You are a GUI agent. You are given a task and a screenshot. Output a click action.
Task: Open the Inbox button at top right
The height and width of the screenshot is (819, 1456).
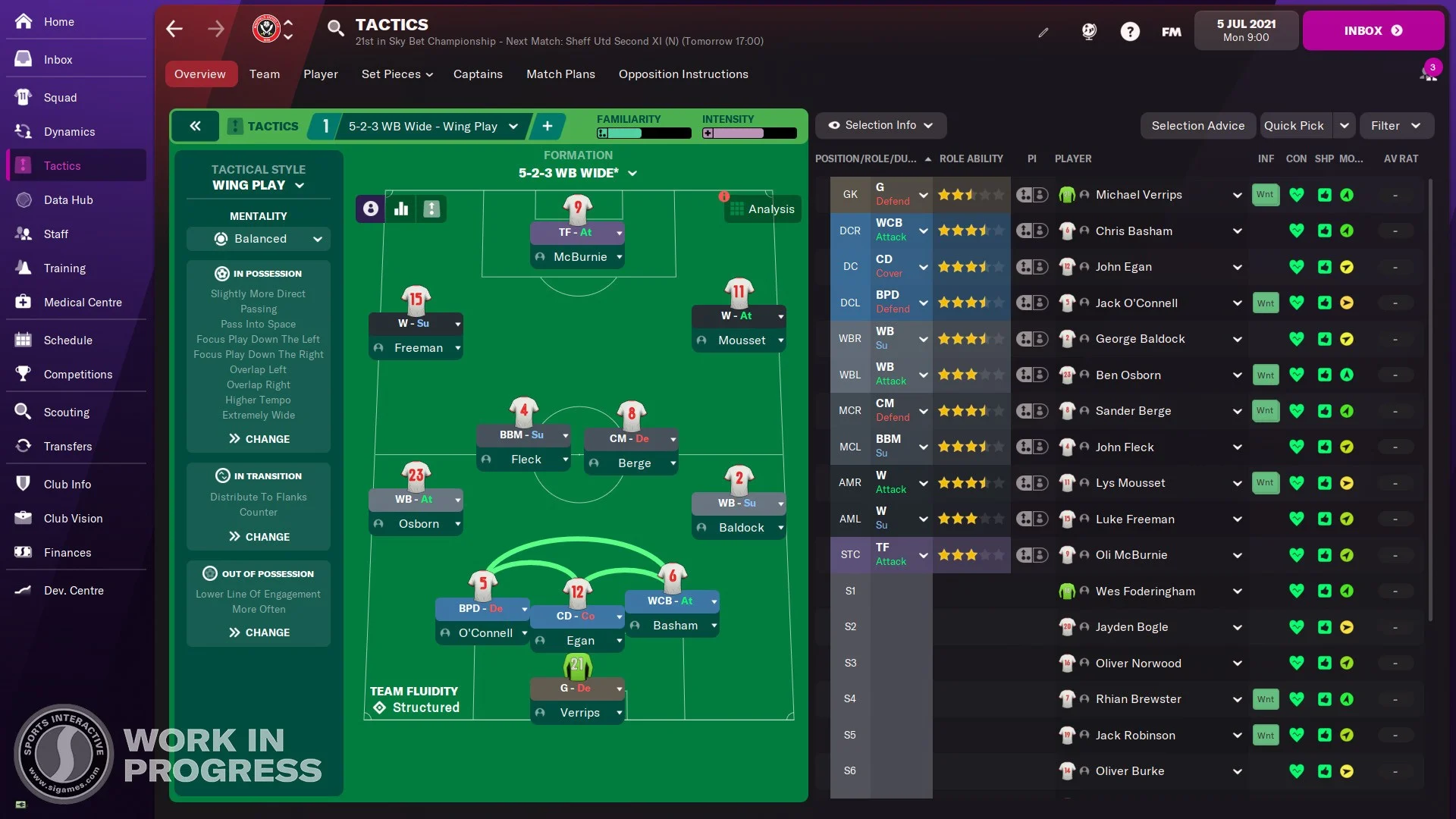pyautogui.click(x=1373, y=30)
